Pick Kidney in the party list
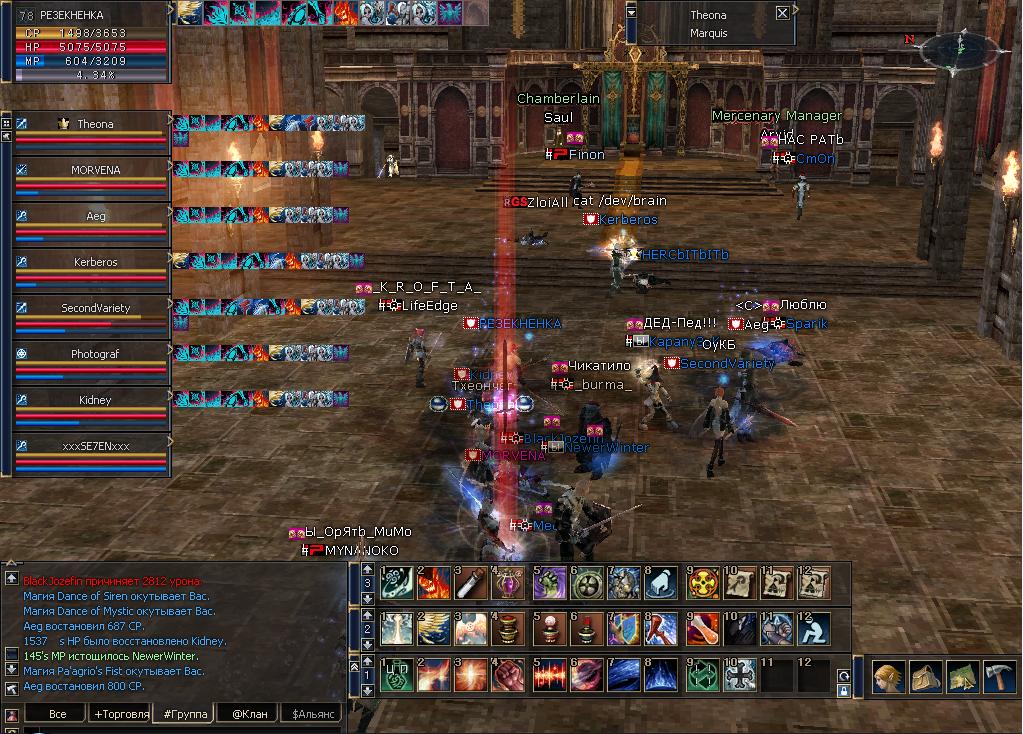The height and width of the screenshot is (734, 1023). point(95,400)
